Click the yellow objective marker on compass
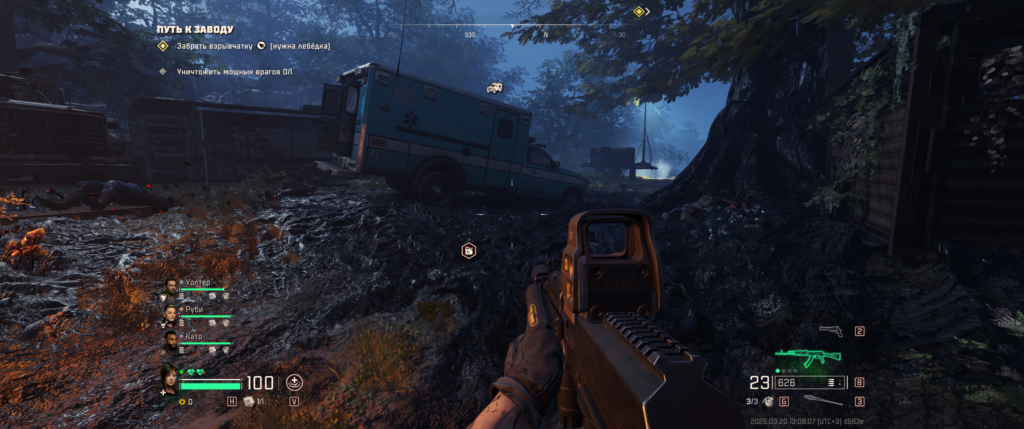Screen dimensions: 1024x429 click(638, 11)
